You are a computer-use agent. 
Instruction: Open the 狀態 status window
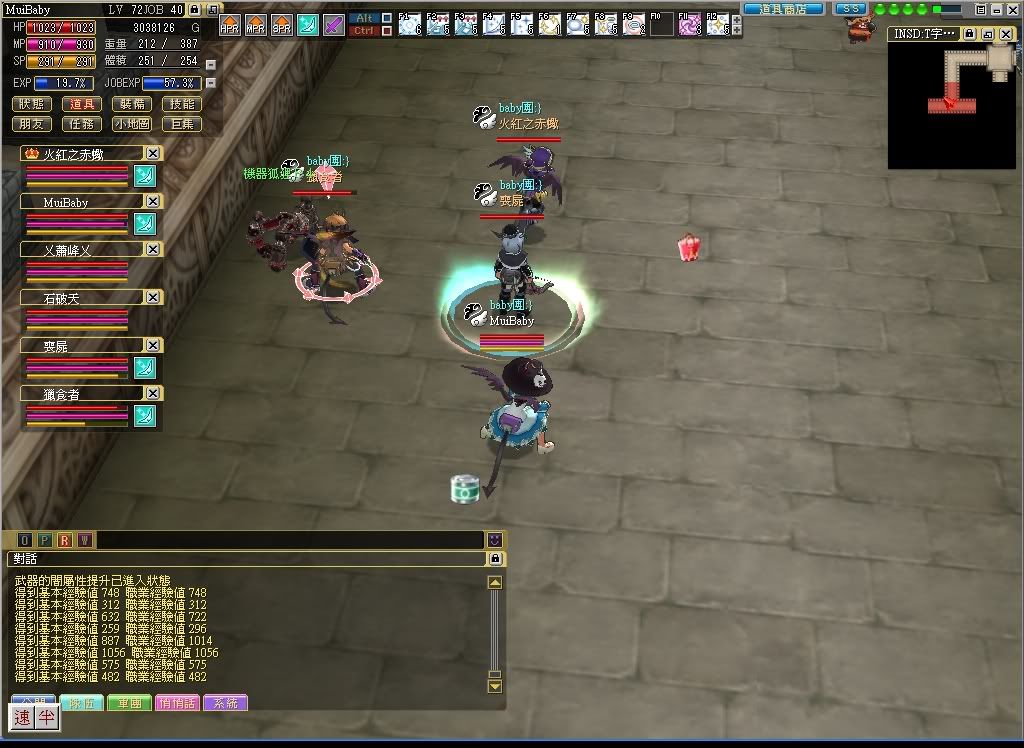coord(33,104)
